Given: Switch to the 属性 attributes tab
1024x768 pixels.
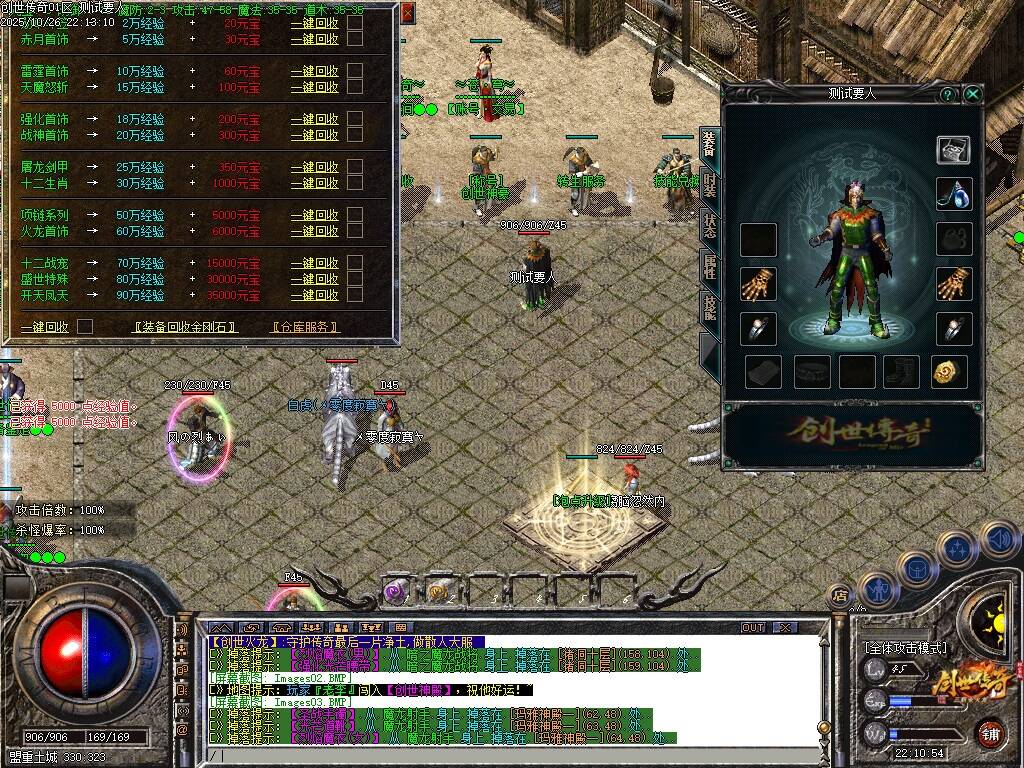Looking at the screenshot, I should 709,266.
